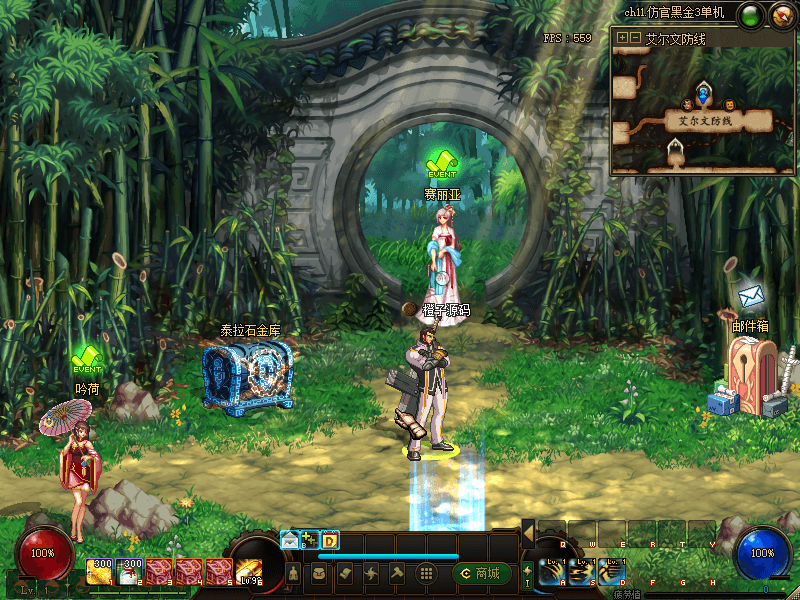The width and height of the screenshot is (800, 600).
Task: Open the compass icon above the minimap
Action: click(x=781, y=15)
